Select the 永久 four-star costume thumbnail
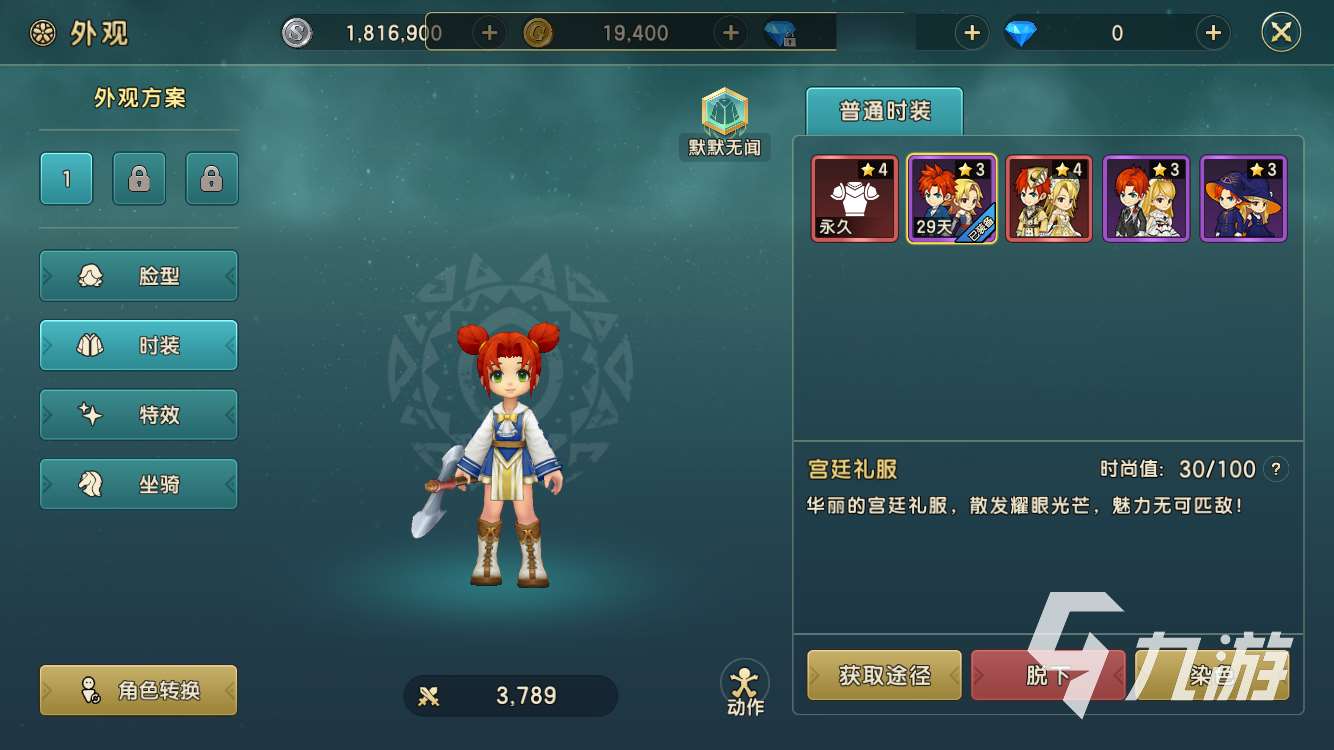The height and width of the screenshot is (750, 1334). 854,197
